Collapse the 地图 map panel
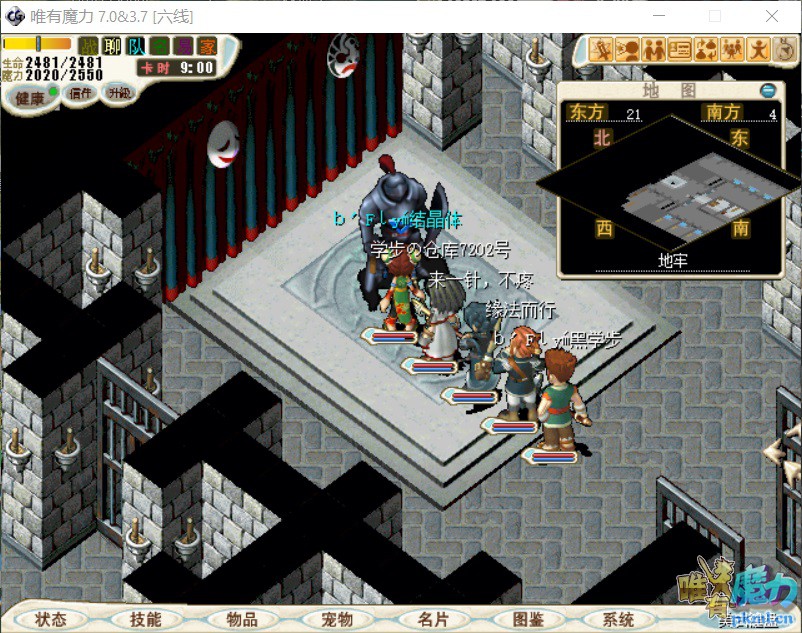 coord(768,89)
